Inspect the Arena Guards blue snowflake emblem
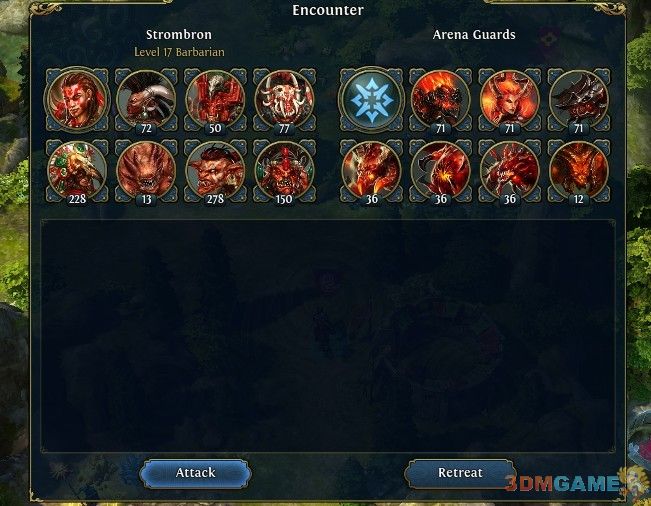Screen dimensions: 651x506 (372, 99)
